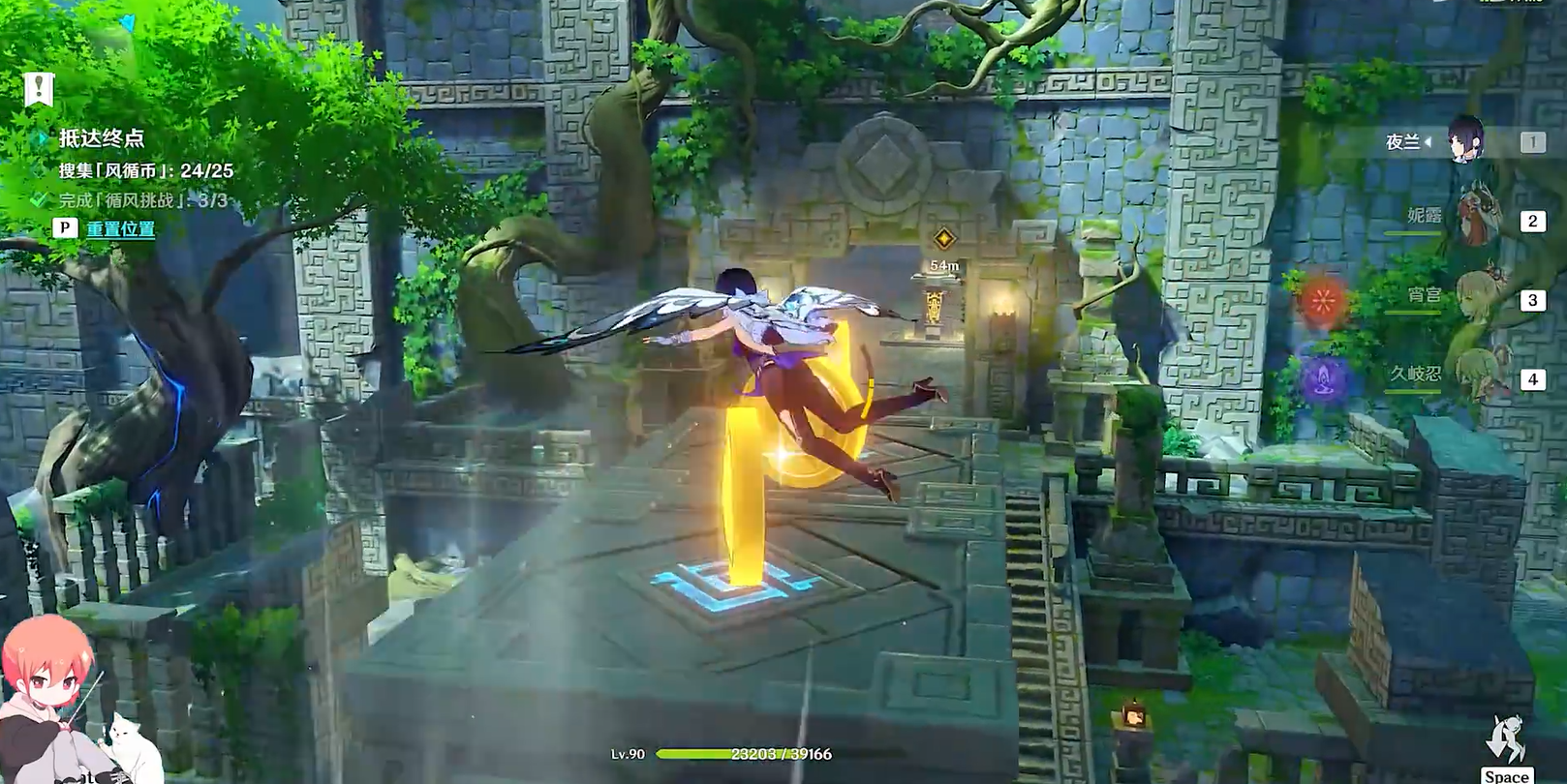Switch to party member 久岐忍

tap(1478, 377)
